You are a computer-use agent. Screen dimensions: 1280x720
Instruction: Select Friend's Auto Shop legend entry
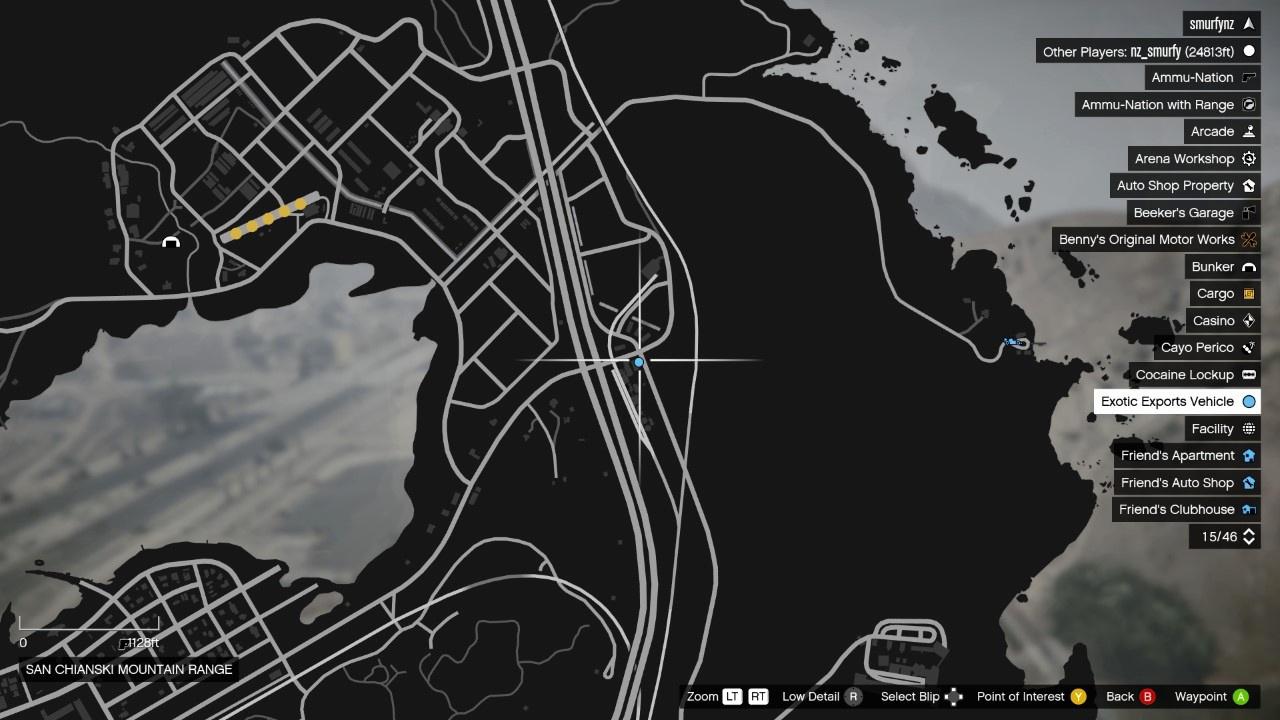[x=1187, y=483]
